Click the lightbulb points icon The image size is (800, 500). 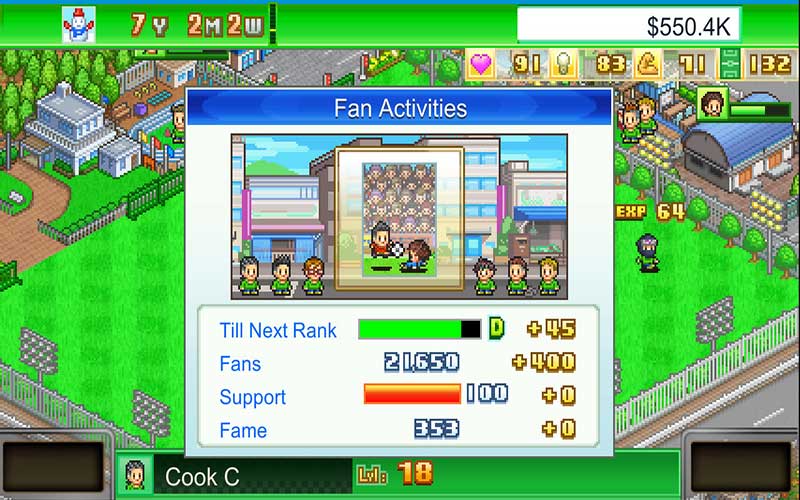[x=563, y=65]
